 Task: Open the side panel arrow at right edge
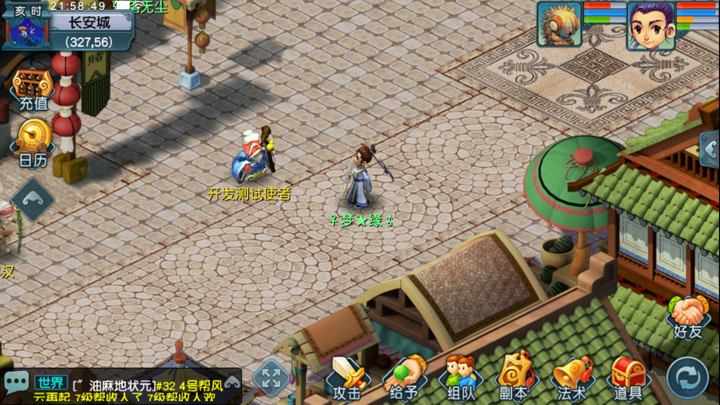pos(710,150)
